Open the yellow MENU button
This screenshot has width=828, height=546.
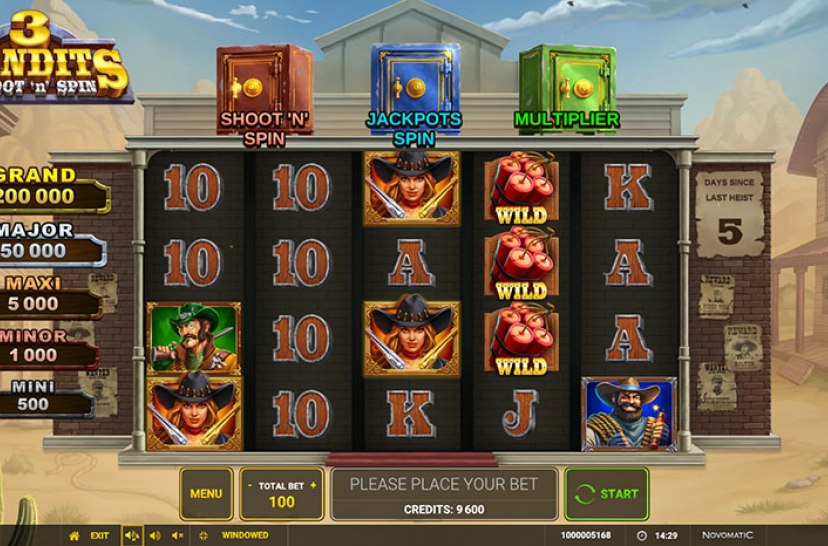pos(206,493)
